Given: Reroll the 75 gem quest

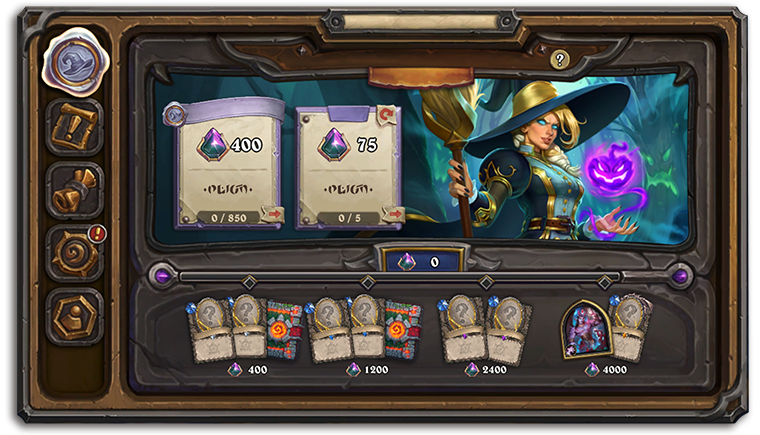Looking at the screenshot, I should (390, 114).
